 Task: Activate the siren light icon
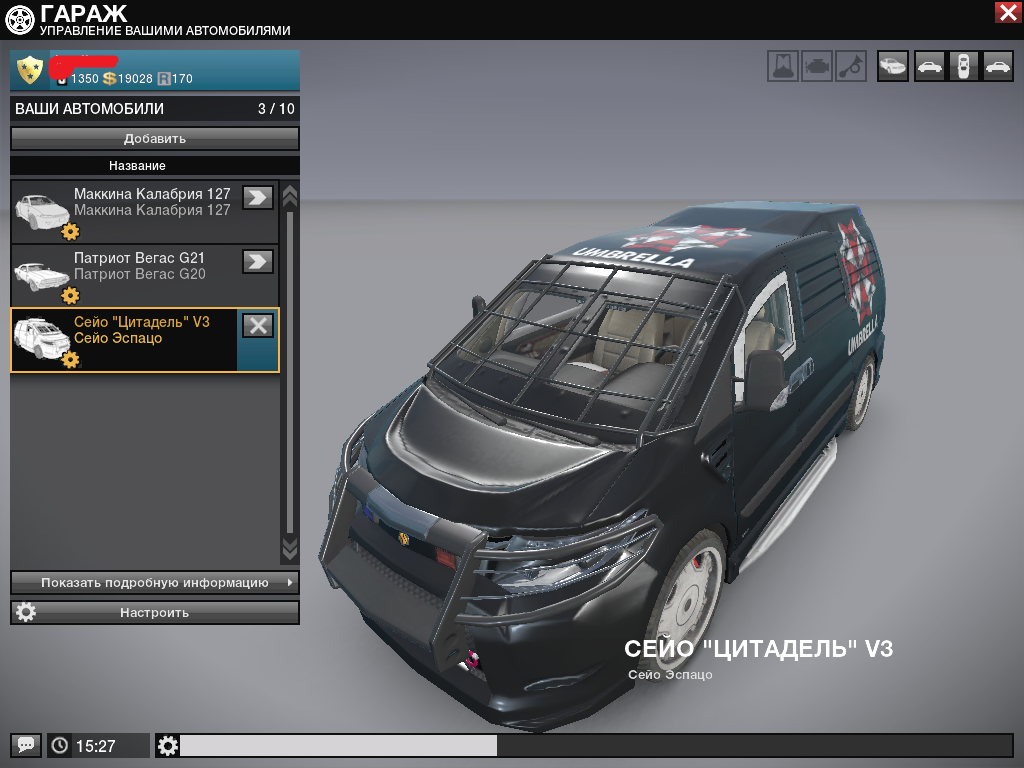coord(783,67)
